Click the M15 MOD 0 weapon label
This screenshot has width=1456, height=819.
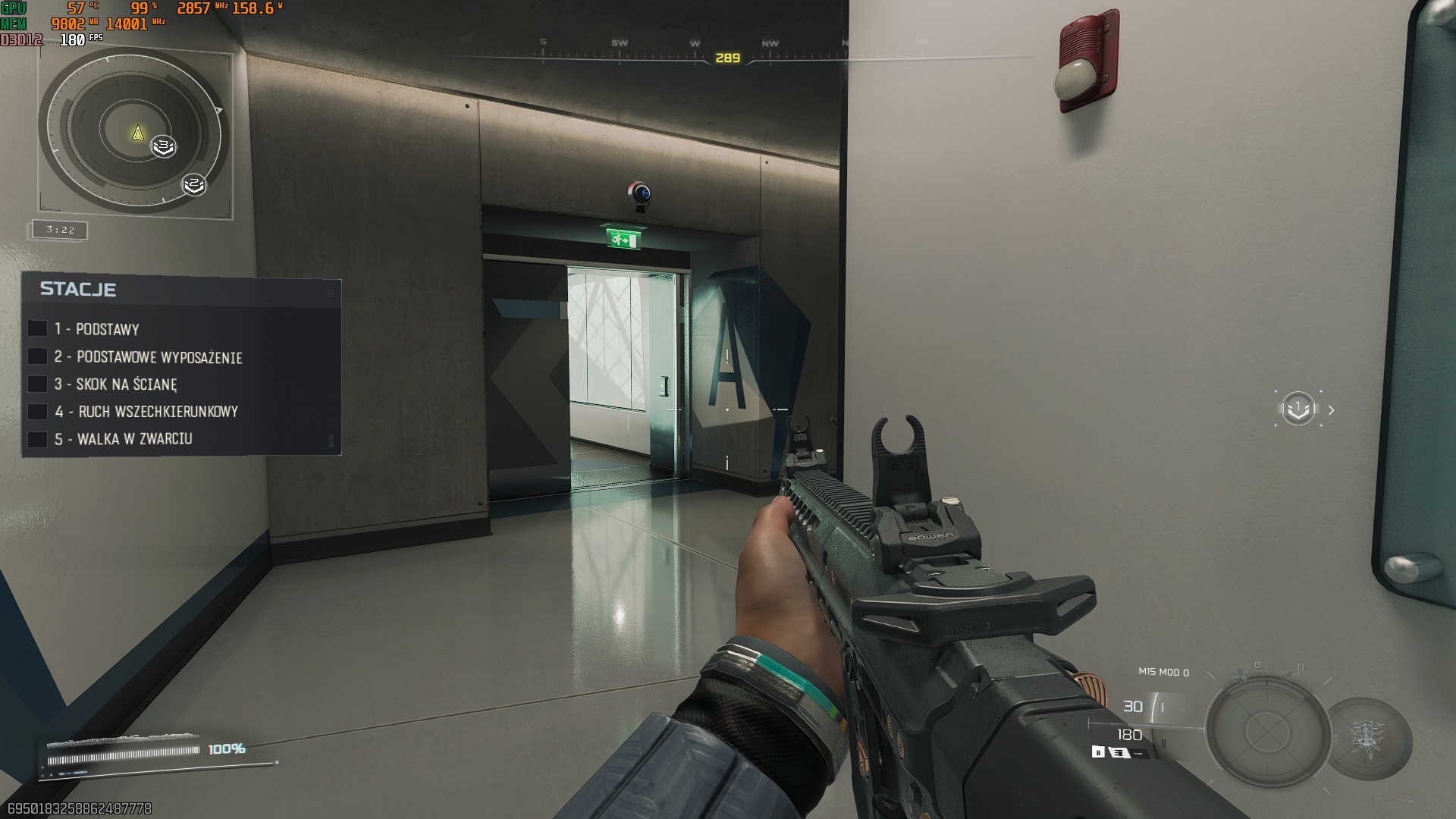(1163, 672)
